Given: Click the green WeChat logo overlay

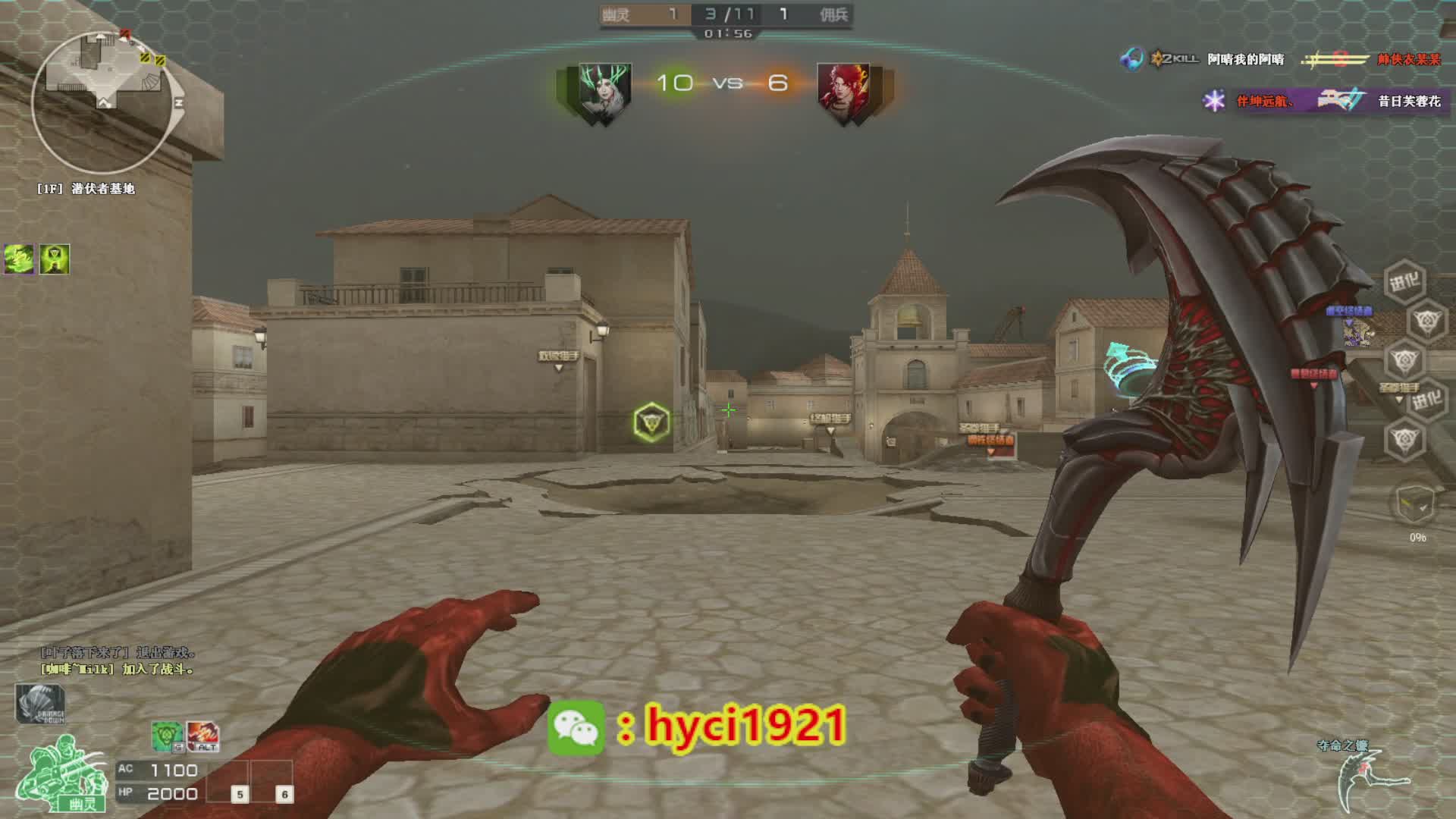Looking at the screenshot, I should coord(576,728).
